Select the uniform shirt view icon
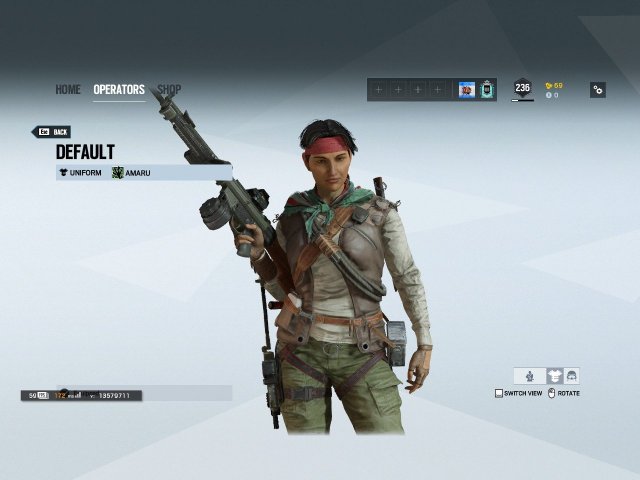The width and height of the screenshot is (640, 480). (553, 376)
